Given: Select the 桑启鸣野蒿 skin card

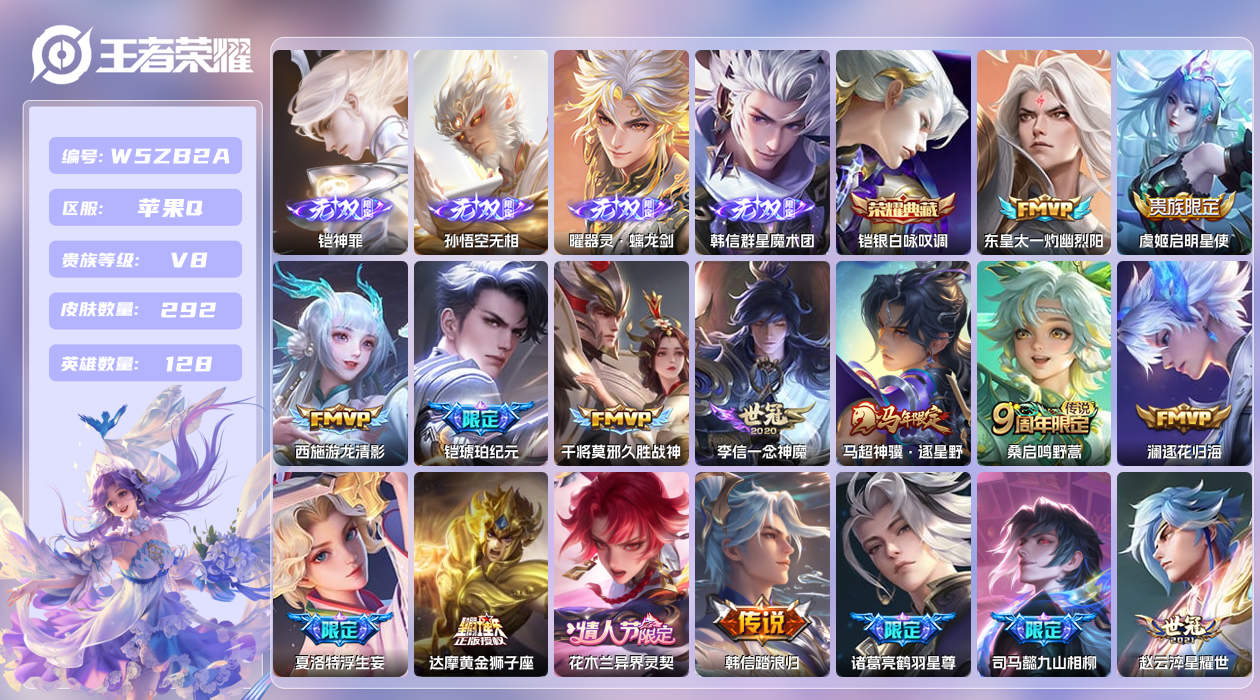Looking at the screenshot, I should (1043, 363).
